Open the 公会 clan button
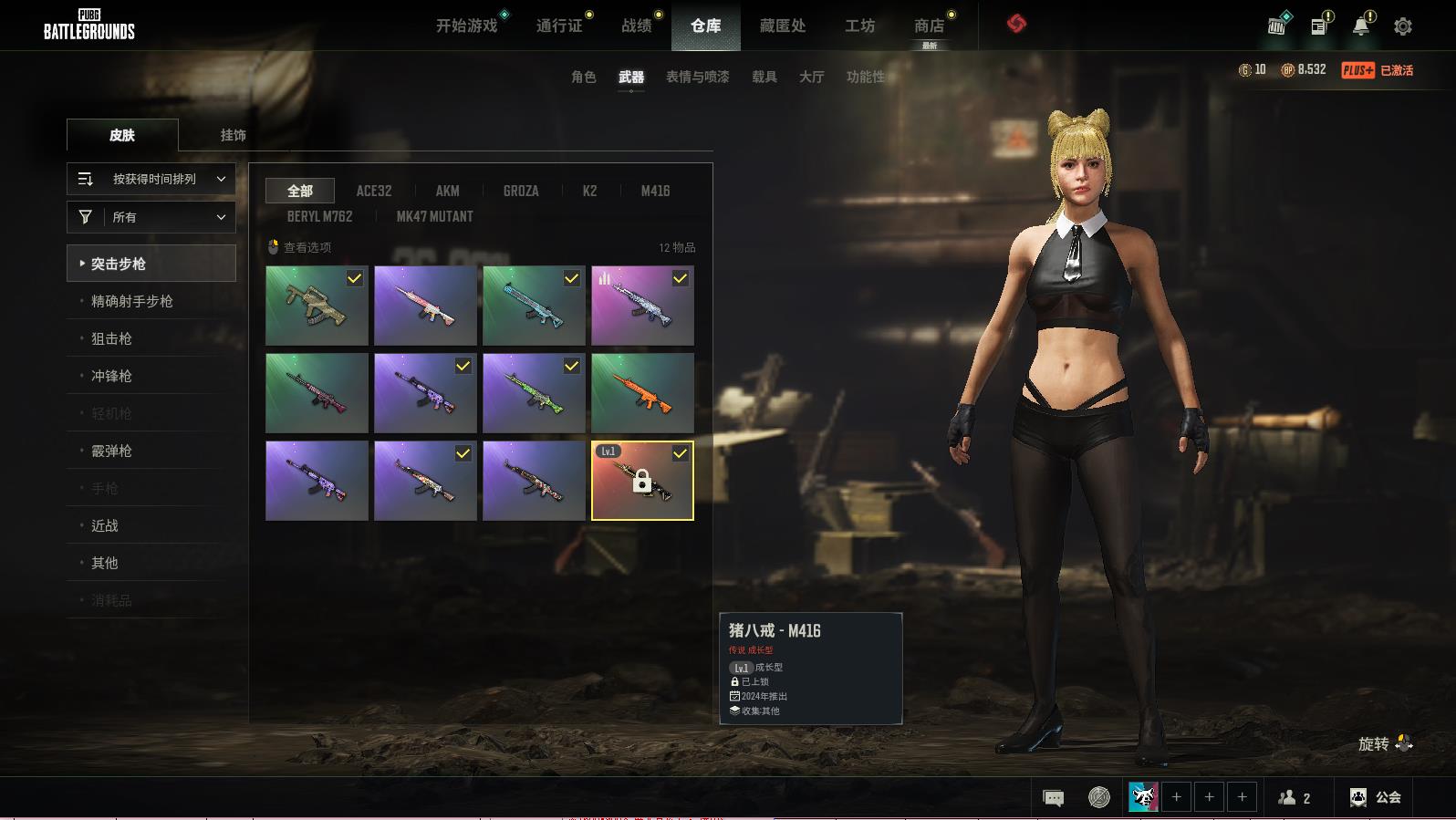The width and height of the screenshot is (1456, 820). [x=1376, y=797]
